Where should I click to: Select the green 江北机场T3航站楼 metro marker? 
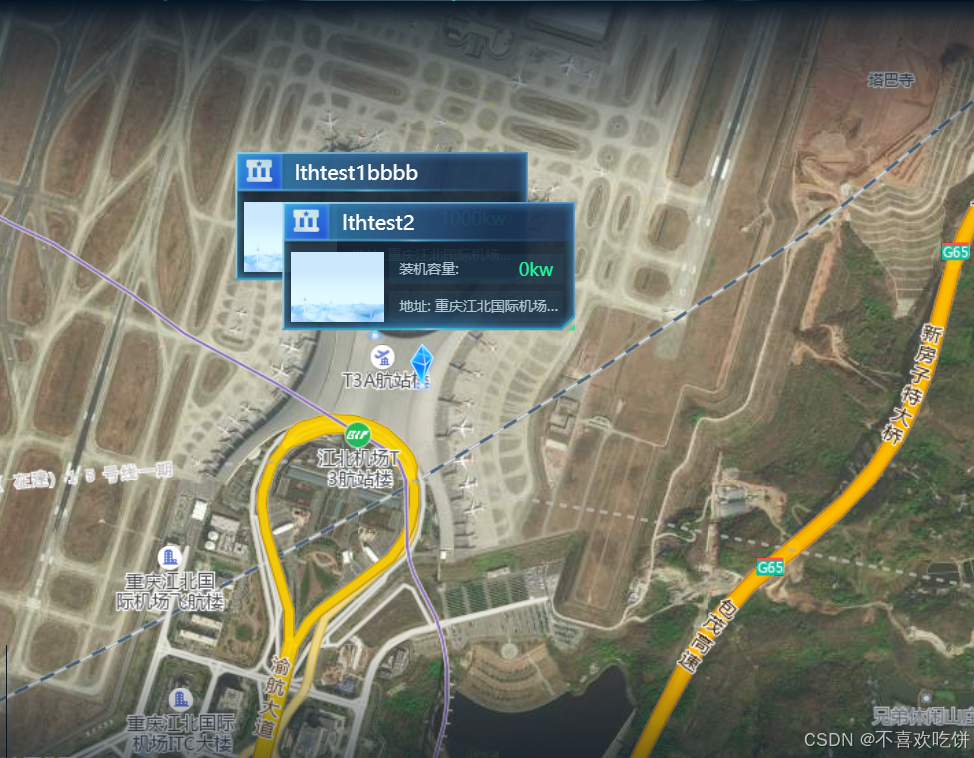358,436
